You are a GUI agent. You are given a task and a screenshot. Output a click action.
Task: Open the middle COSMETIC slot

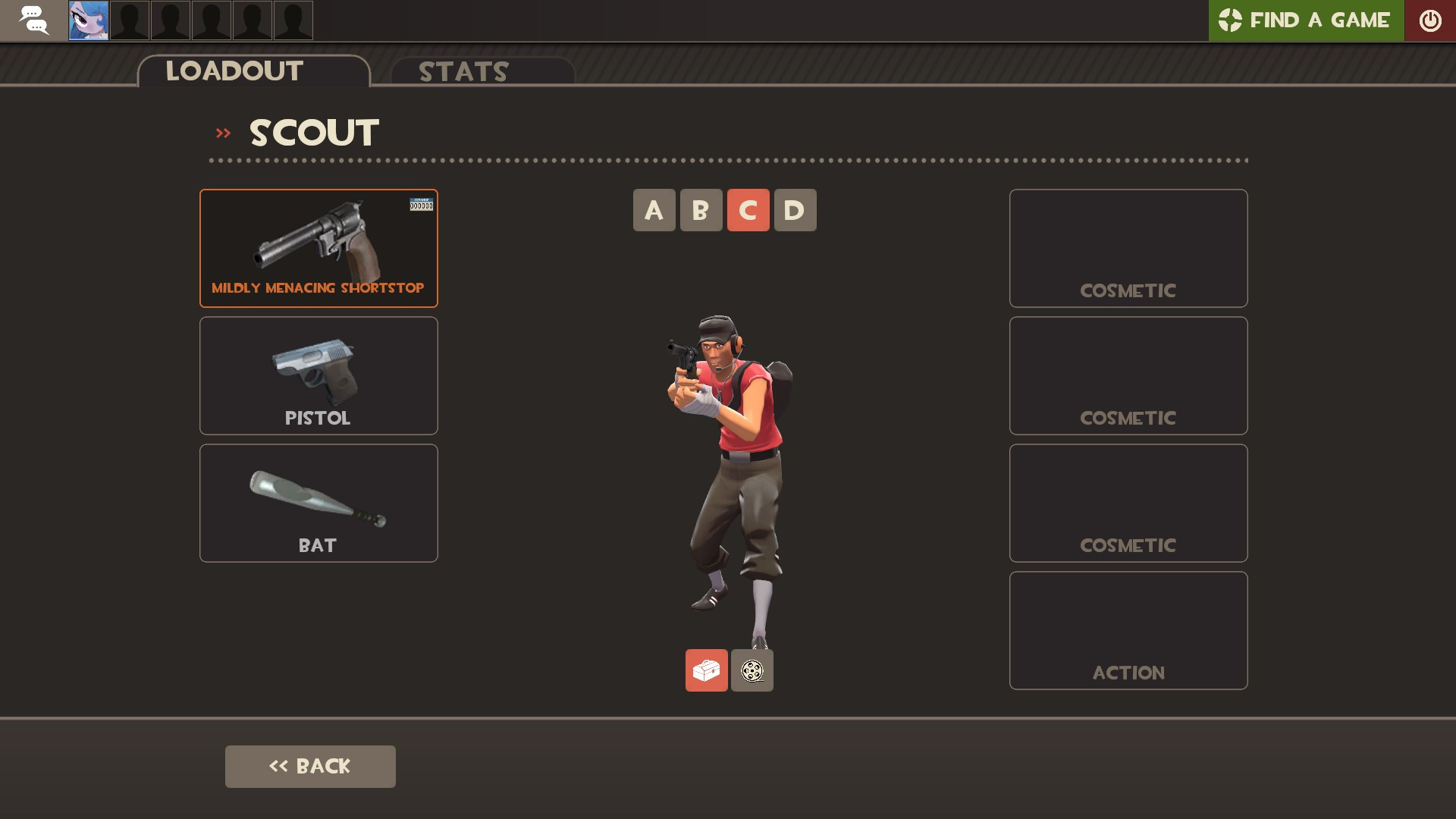coord(1128,375)
